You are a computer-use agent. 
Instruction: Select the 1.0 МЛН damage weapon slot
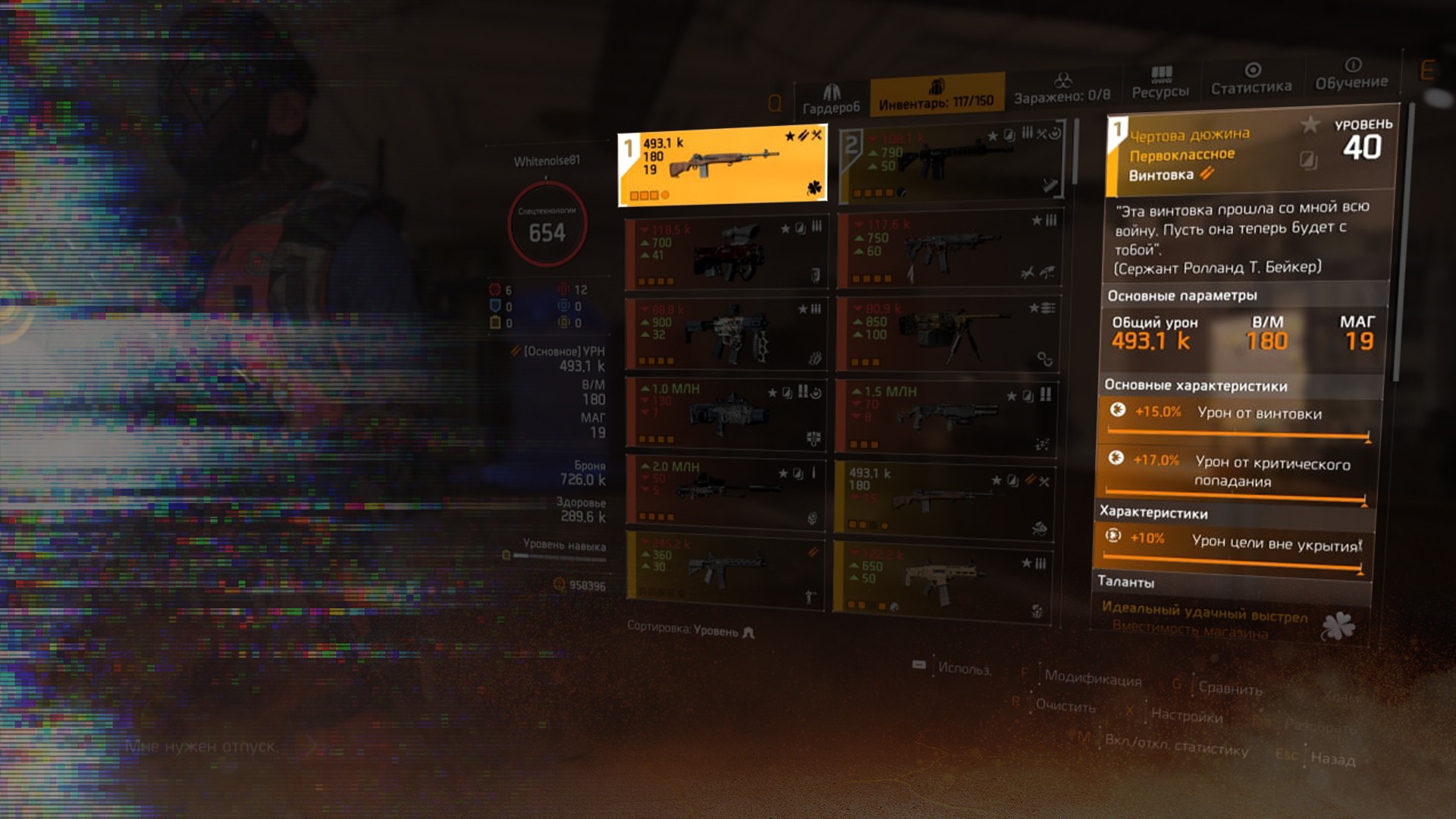point(726,413)
